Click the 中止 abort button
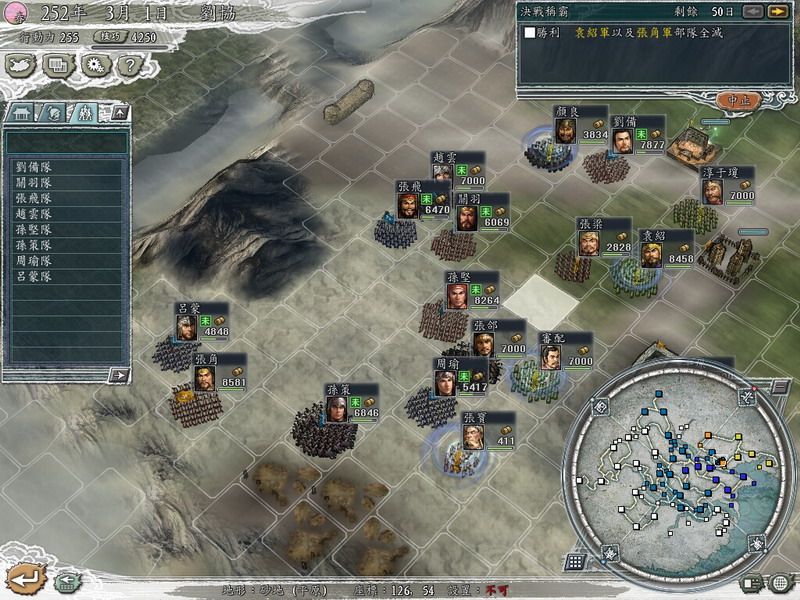 [x=738, y=100]
